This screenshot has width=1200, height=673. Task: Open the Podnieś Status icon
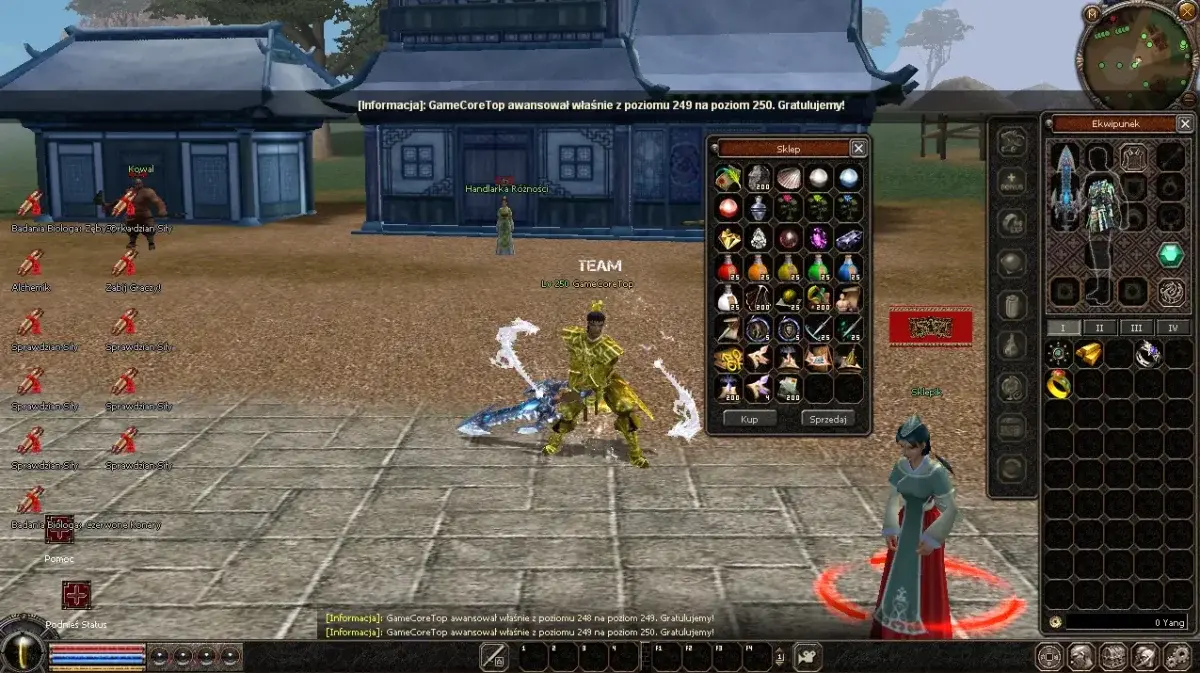click(76, 595)
